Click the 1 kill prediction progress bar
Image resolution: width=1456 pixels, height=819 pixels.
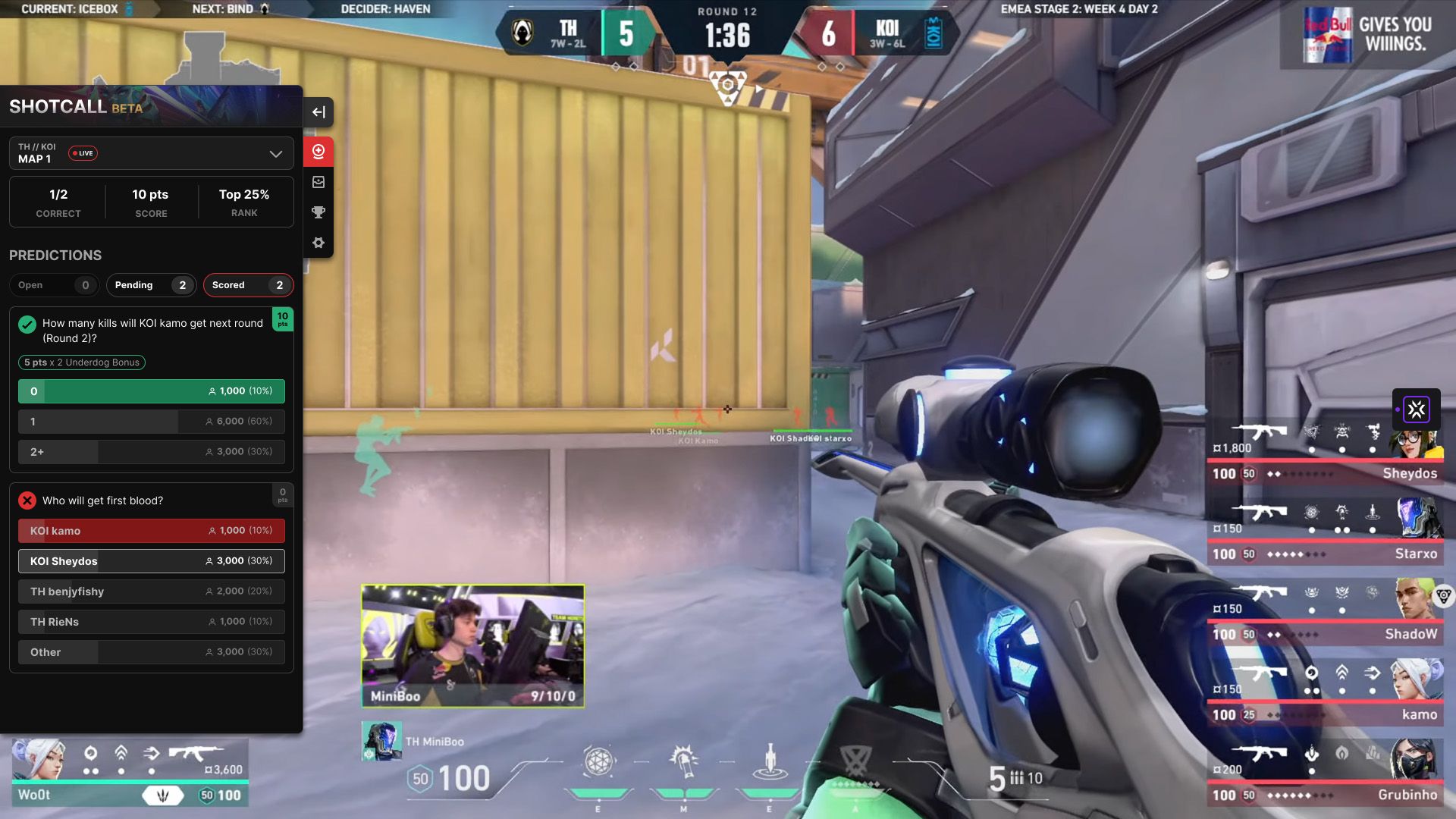(151, 422)
